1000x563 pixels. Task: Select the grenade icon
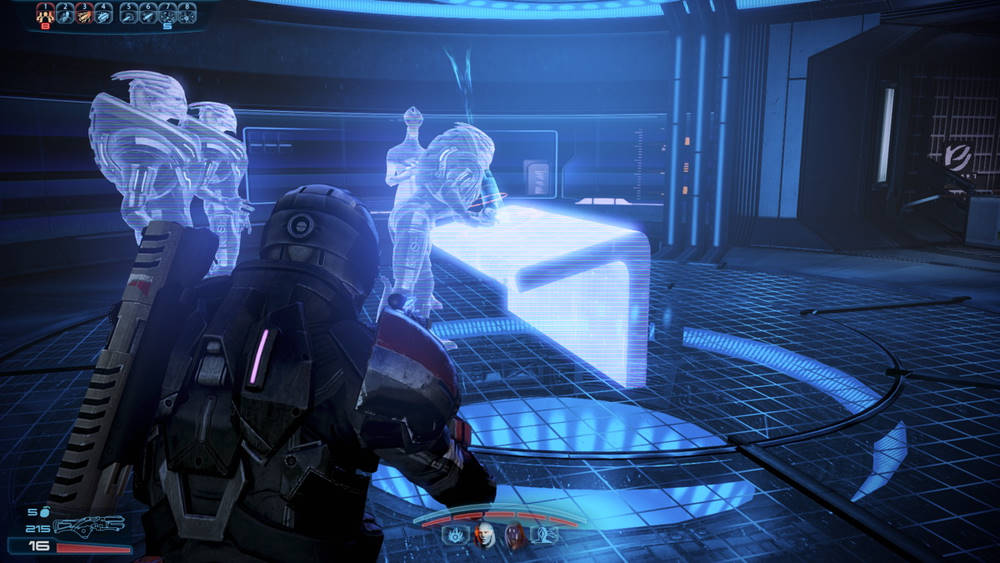[46, 511]
